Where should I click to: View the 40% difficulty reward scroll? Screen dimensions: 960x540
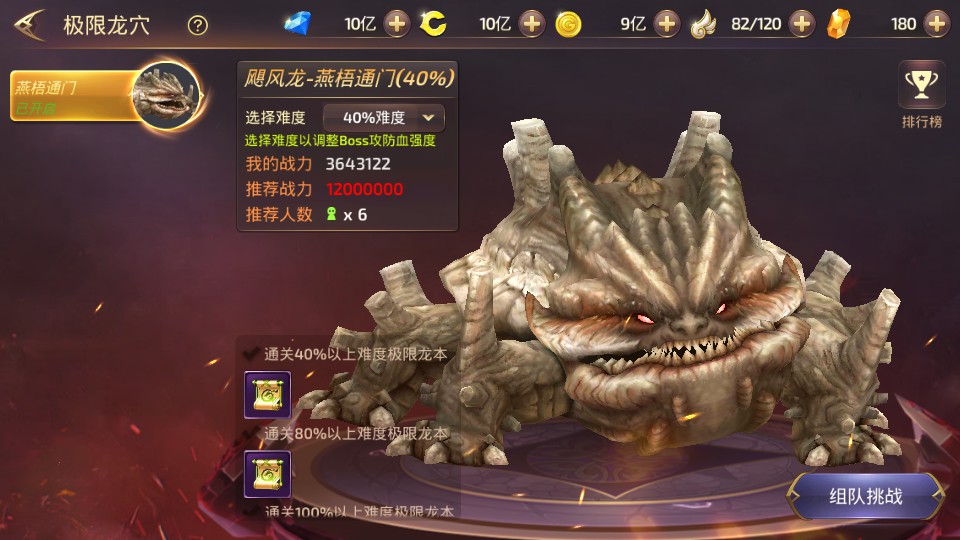click(268, 395)
